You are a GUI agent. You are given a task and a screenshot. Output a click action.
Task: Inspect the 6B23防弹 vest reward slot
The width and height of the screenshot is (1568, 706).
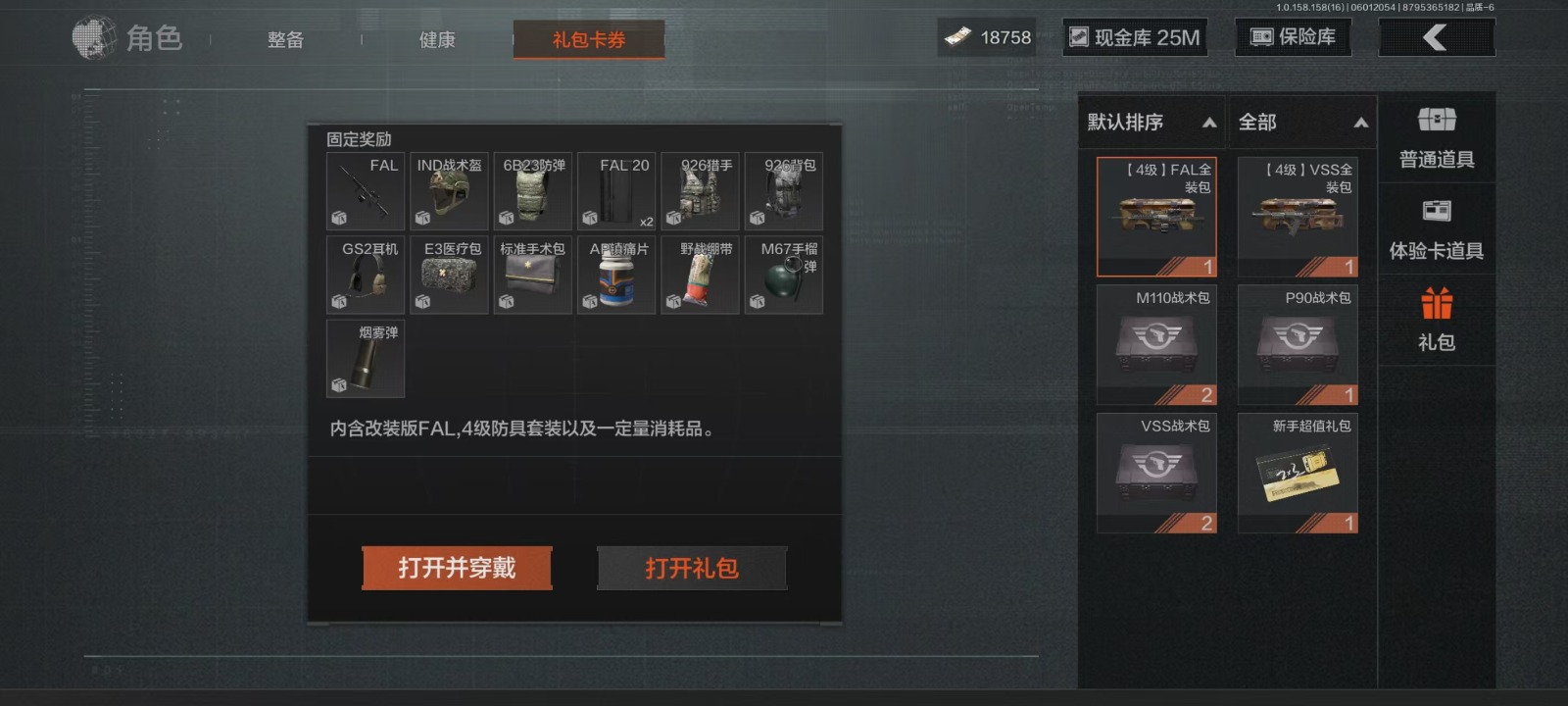coord(533,191)
